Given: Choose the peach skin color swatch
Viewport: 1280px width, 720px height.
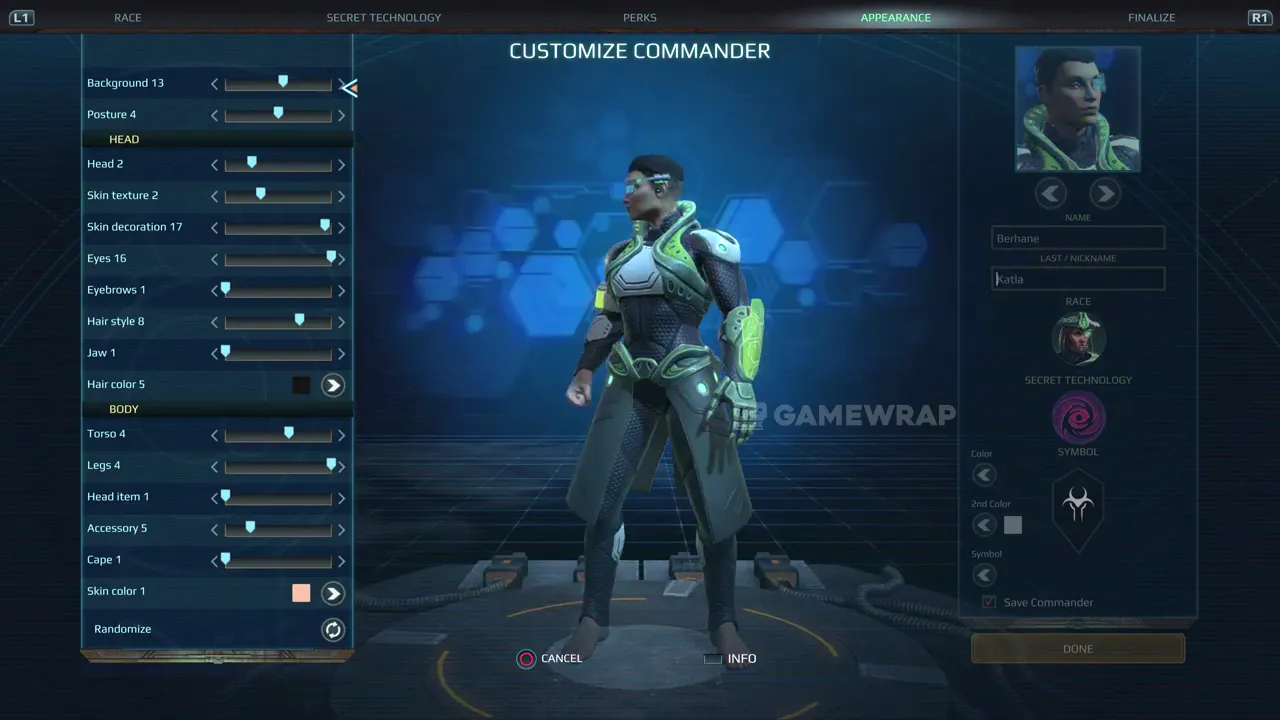Looking at the screenshot, I should click(x=301, y=593).
